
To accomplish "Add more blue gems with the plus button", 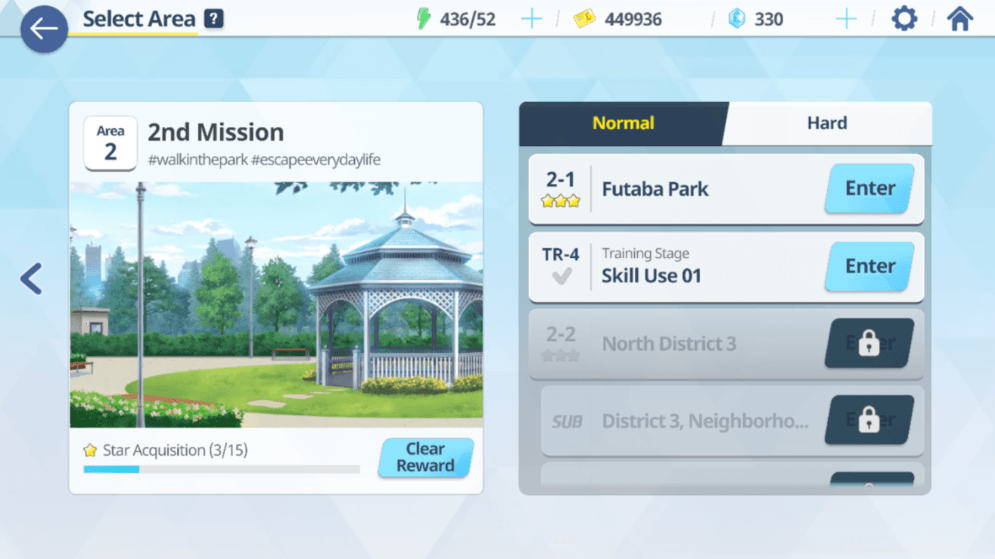I will tap(846, 19).
